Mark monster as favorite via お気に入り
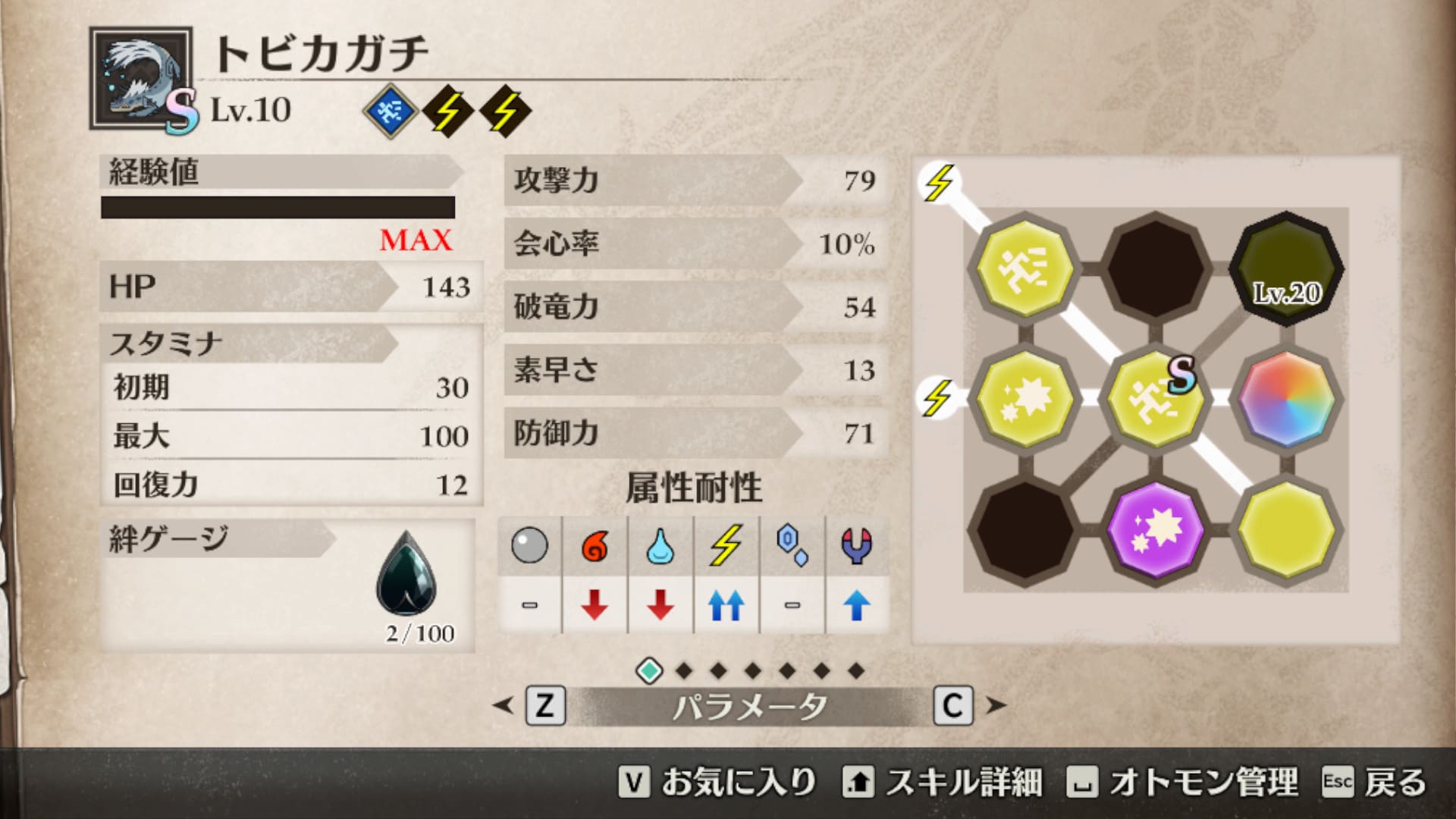 coord(717,783)
